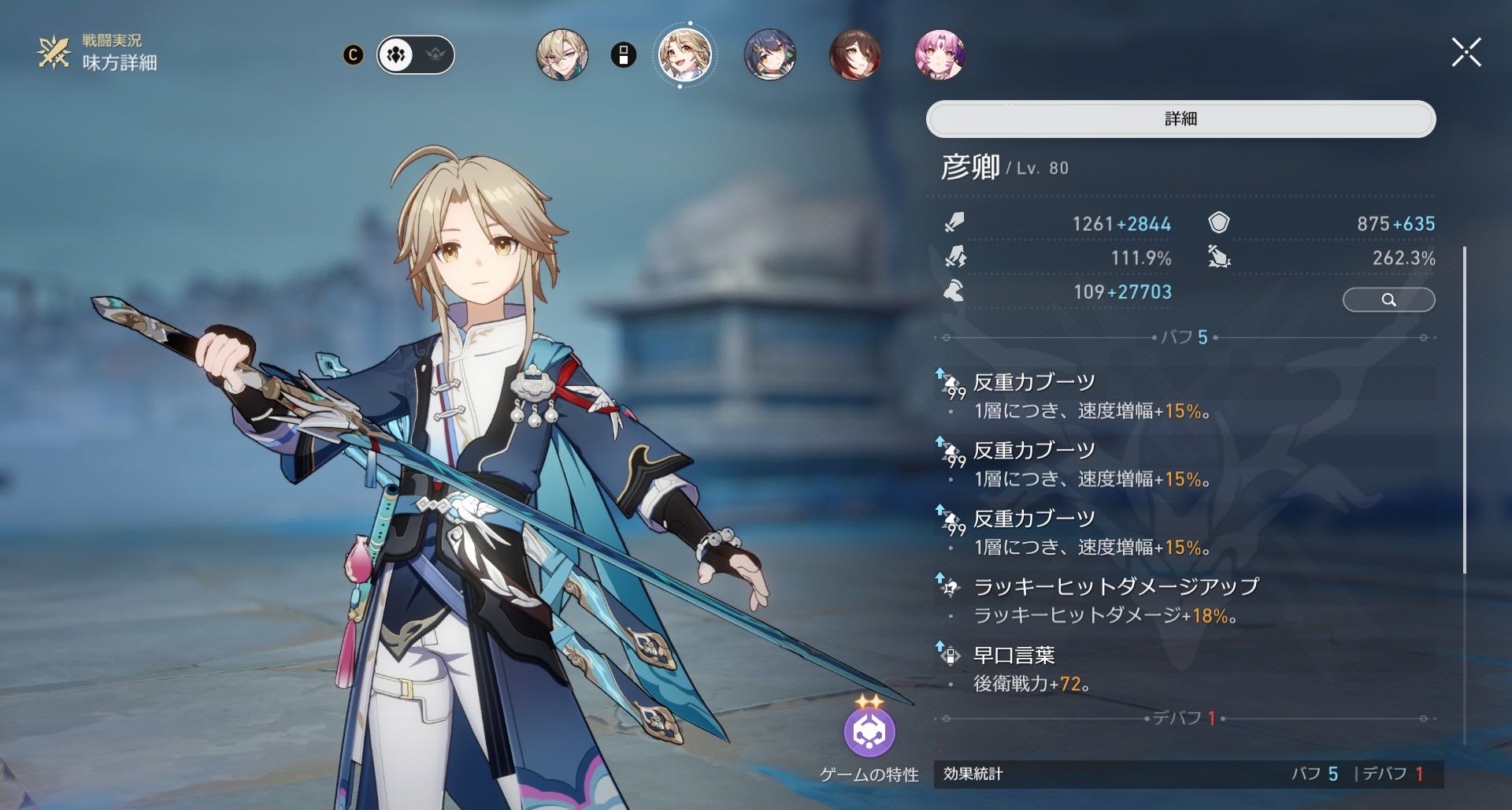Image resolution: width=1512 pixels, height=810 pixels.
Task: Click the magnifying glass stats button
Action: point(1388,299)
